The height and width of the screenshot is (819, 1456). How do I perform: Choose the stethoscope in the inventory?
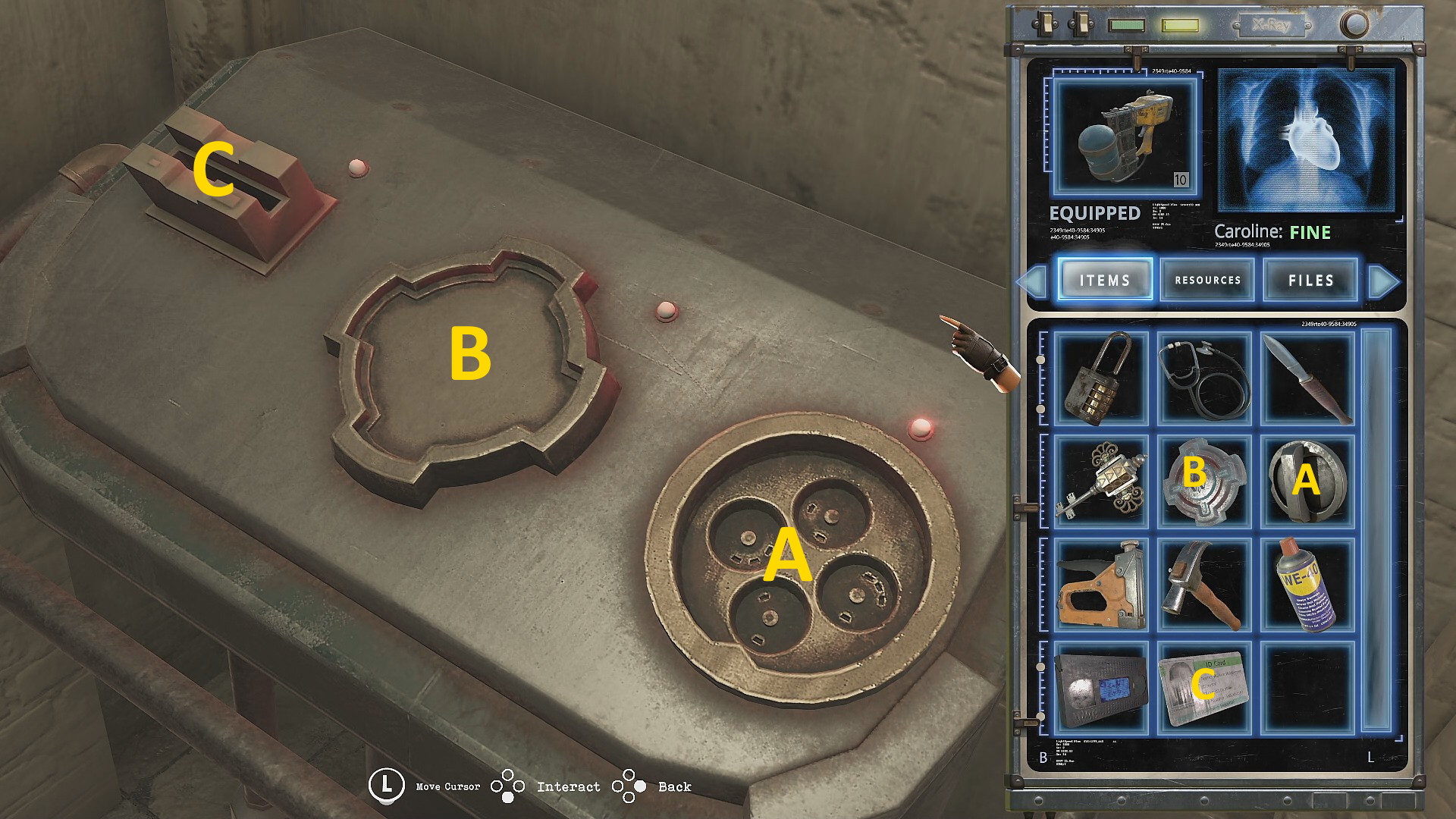coord(1204,378)
